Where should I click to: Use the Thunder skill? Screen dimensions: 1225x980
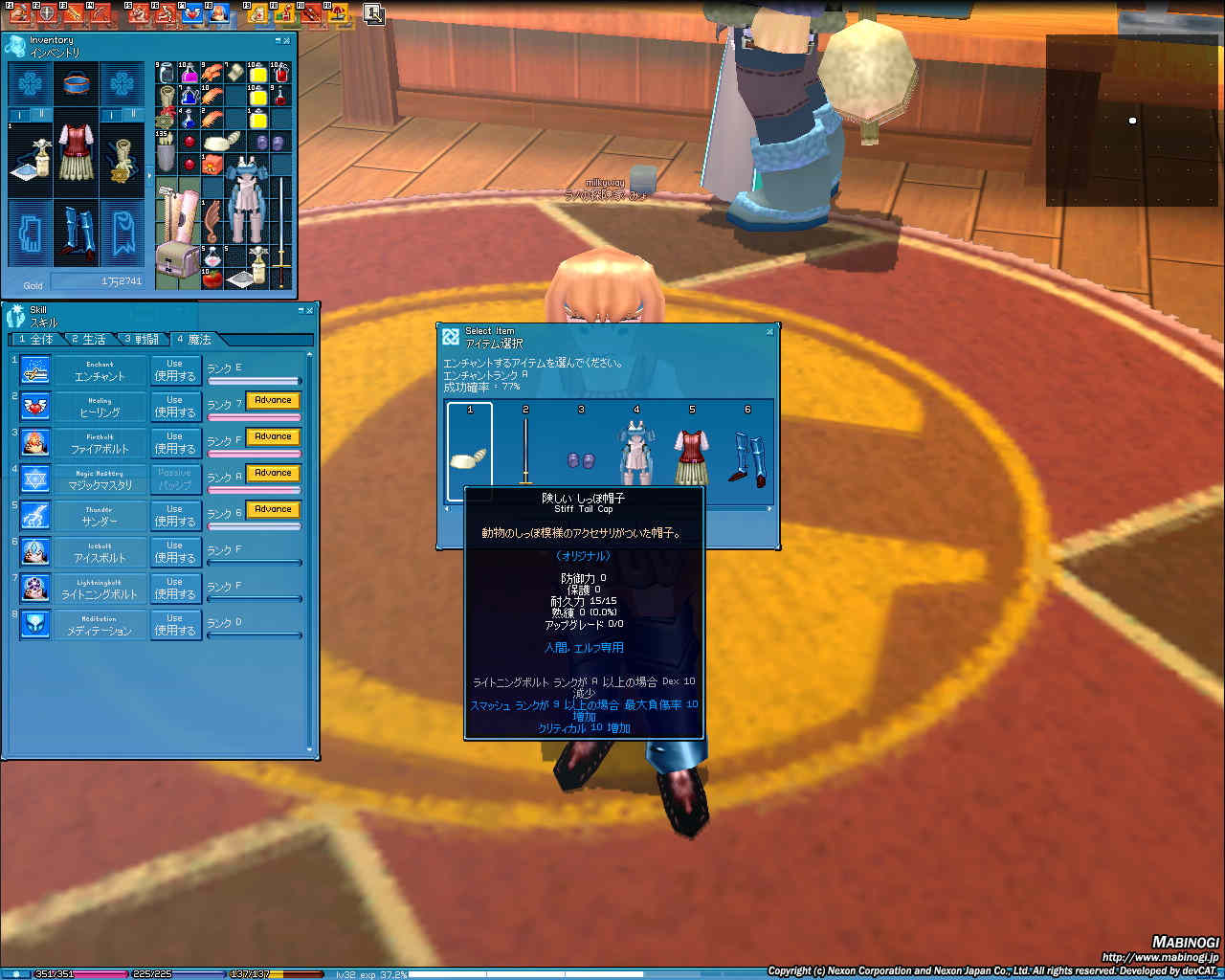[x=175, y=516]
